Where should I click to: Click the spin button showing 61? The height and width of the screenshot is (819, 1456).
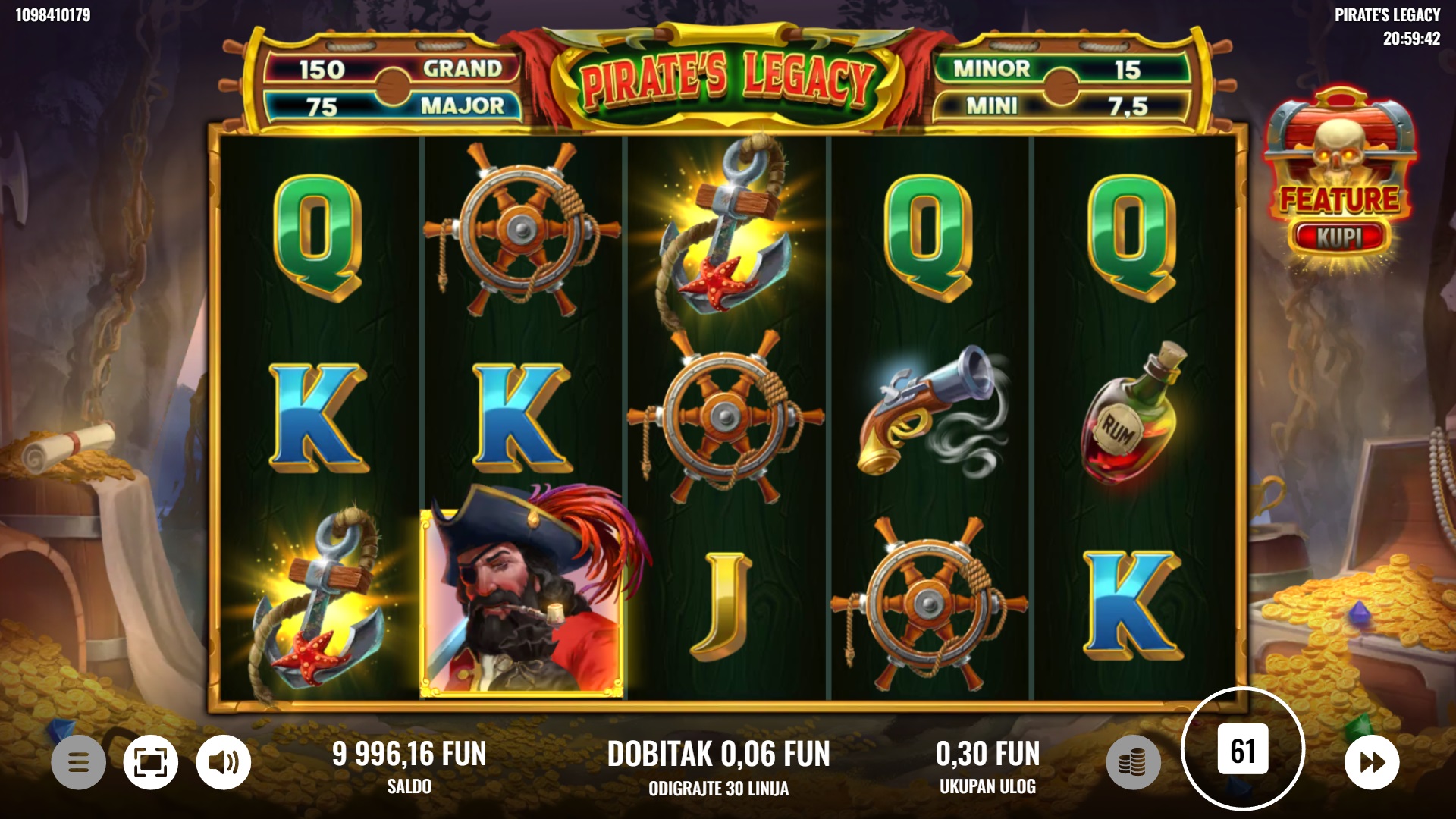(x=1242, y=750)
